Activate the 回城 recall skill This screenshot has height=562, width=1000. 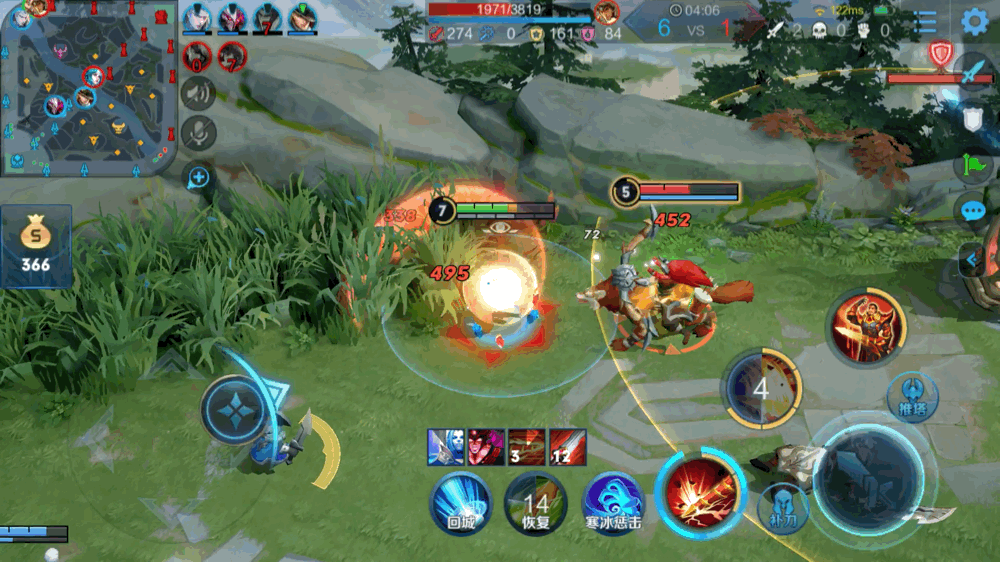click(460, 500)
